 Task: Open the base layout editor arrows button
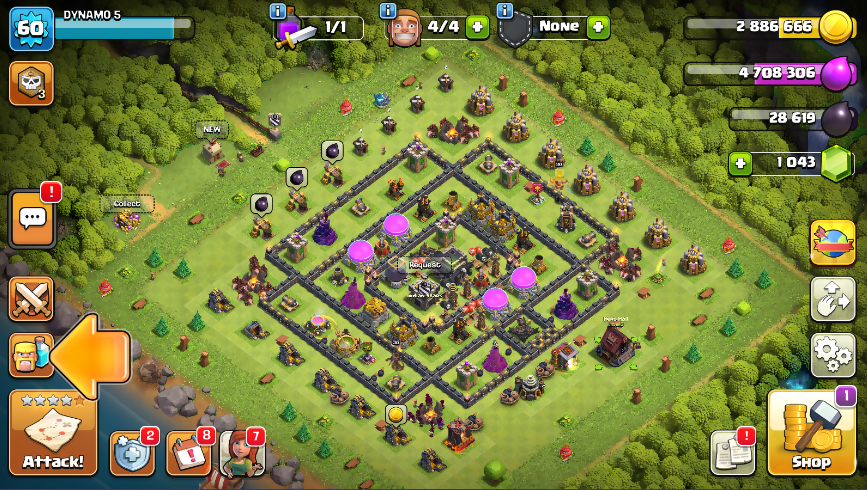pyautogui.click(x=832, y=299)
